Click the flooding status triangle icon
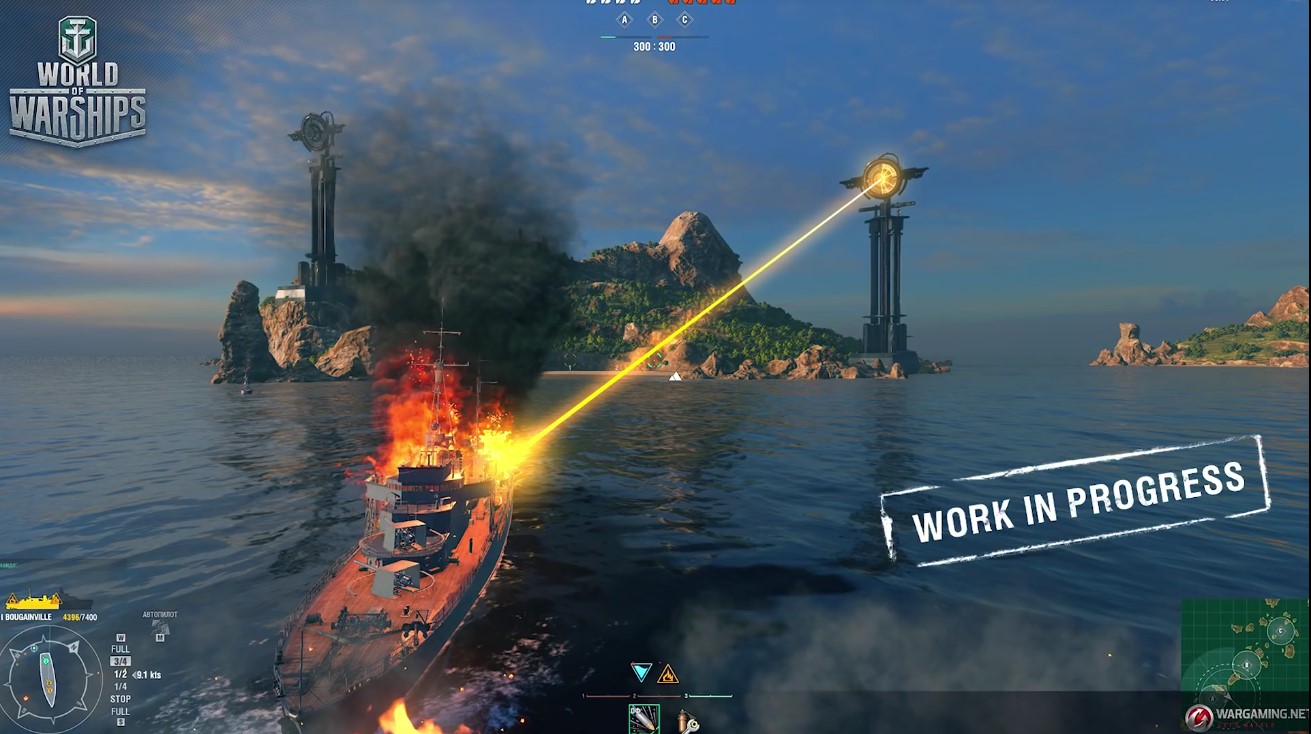 (x=641, y=672)
